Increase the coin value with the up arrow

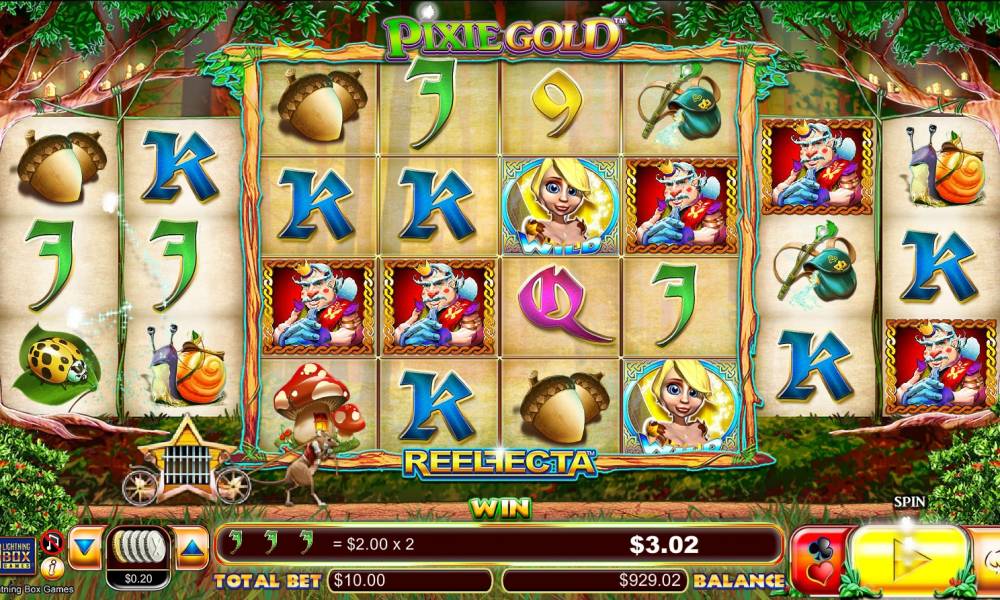click(x=192, y=548)
